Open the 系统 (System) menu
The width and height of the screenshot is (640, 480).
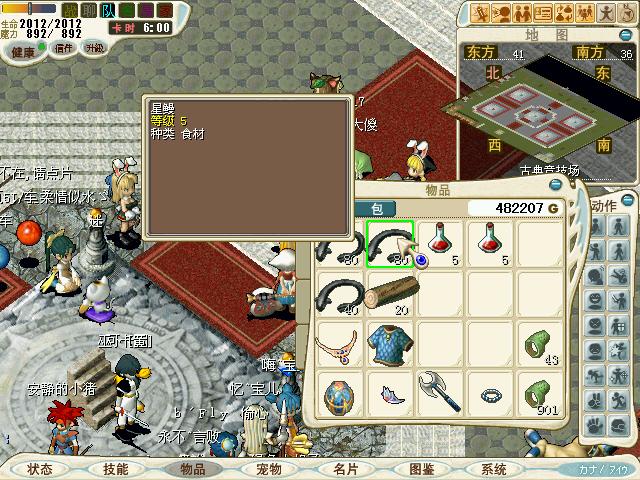(493, 468)
